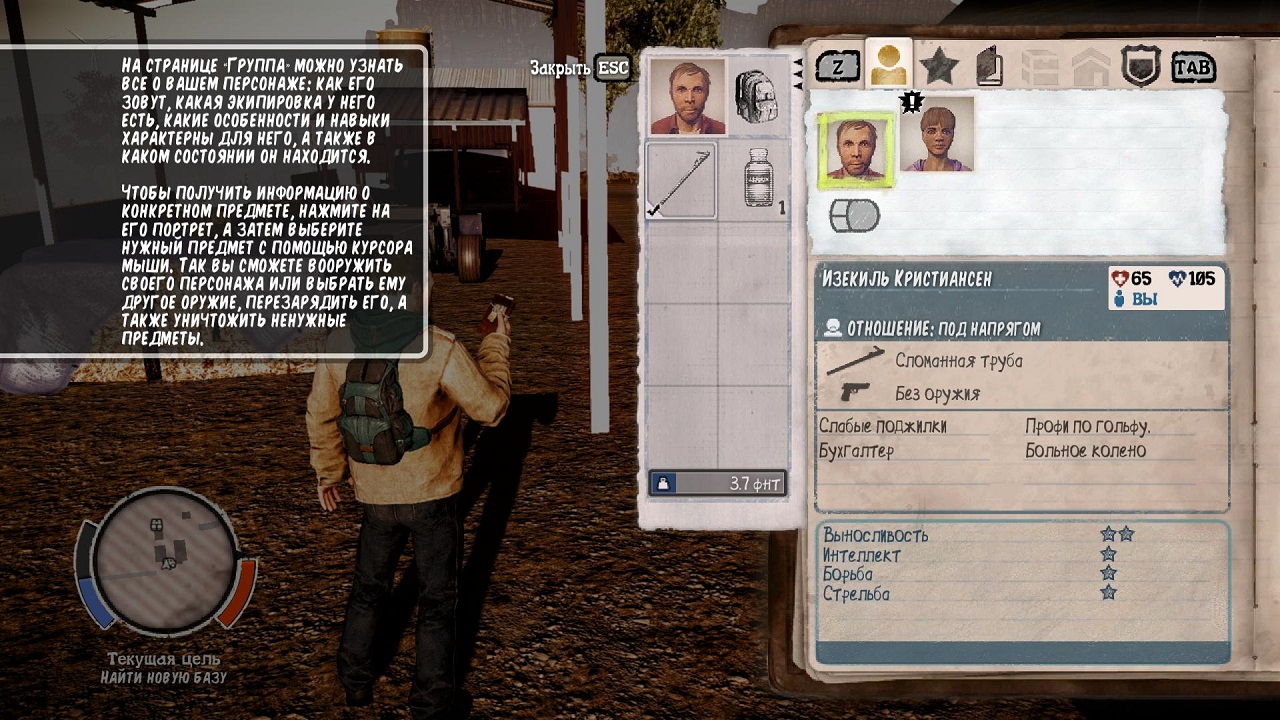Select the pill bottle inventory slot
The image size is (1280, 720).
pos(760,180)
